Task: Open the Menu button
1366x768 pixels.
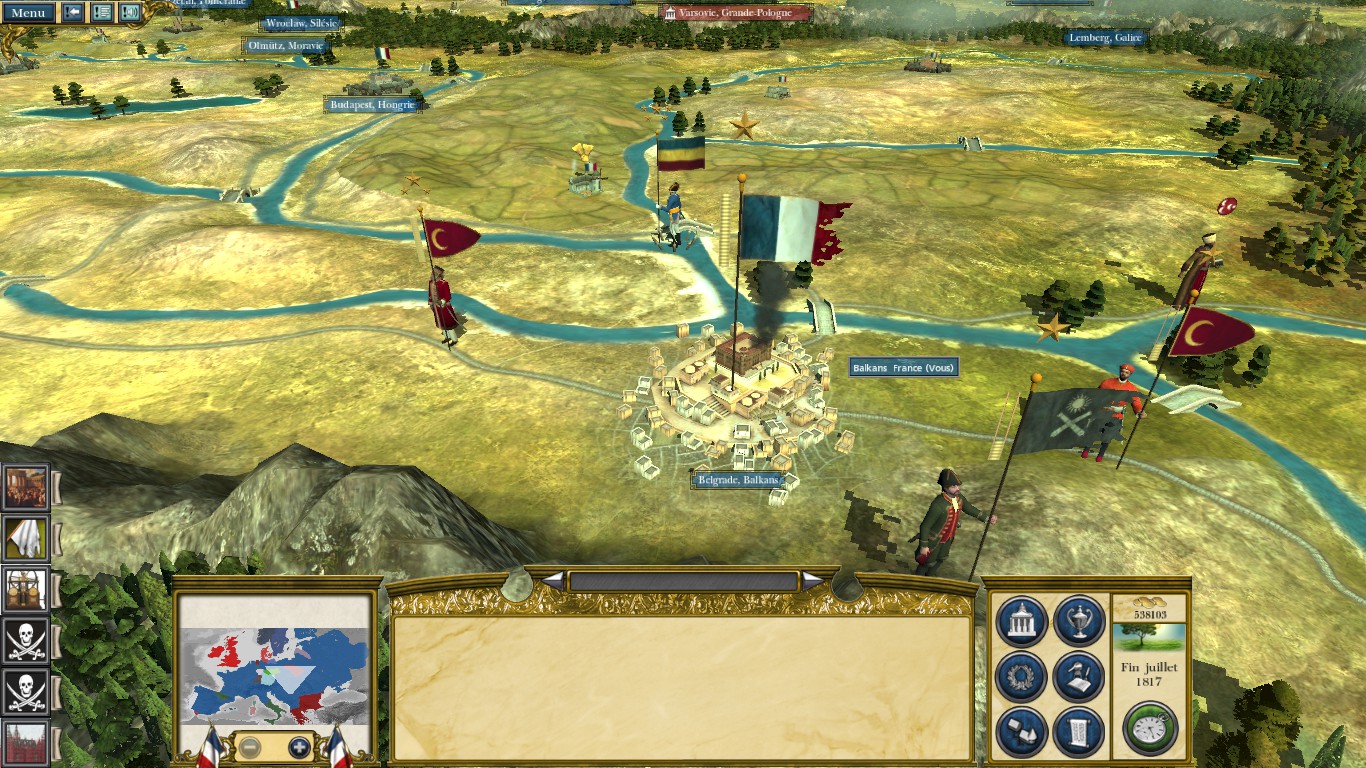Action: (x=27, y=13)
